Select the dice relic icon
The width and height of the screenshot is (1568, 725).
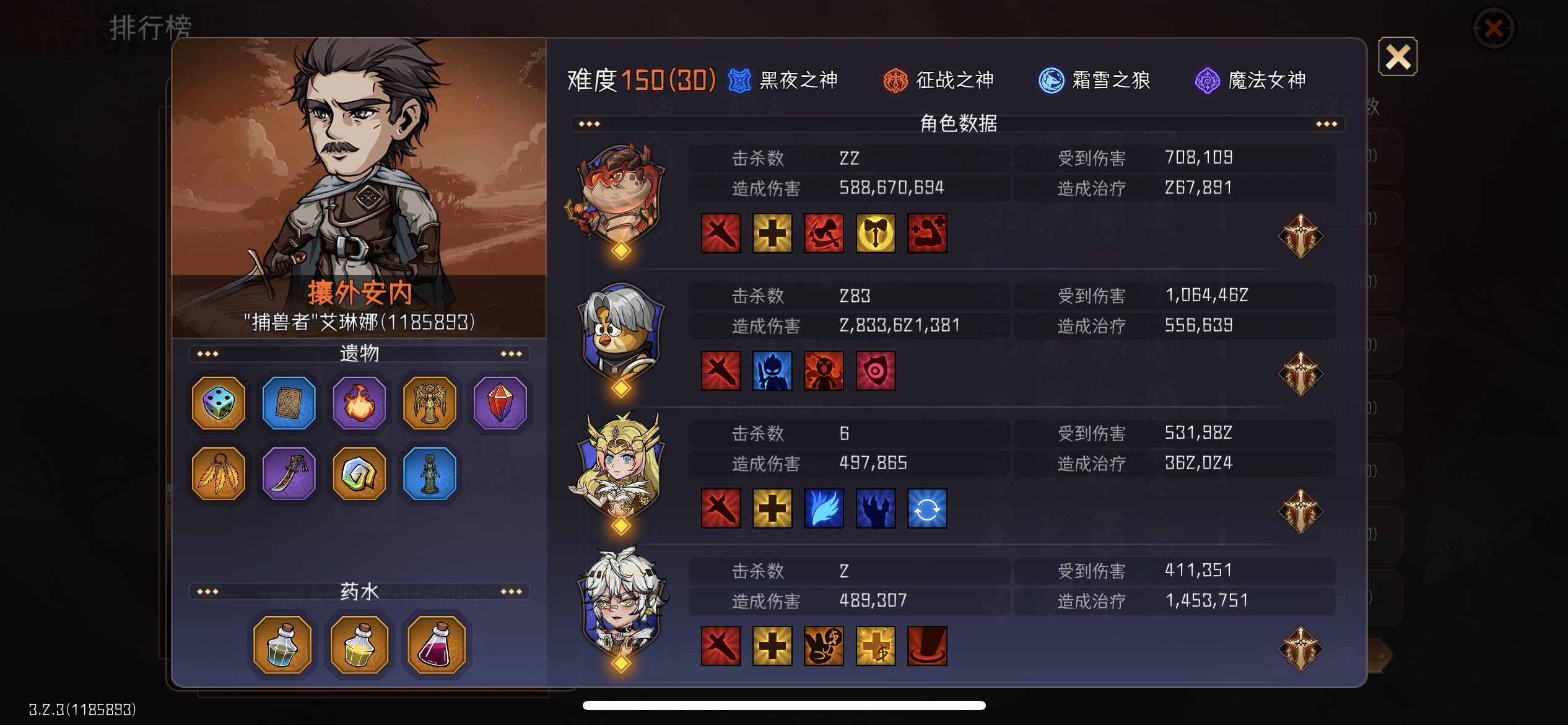[x=218, y=403]
